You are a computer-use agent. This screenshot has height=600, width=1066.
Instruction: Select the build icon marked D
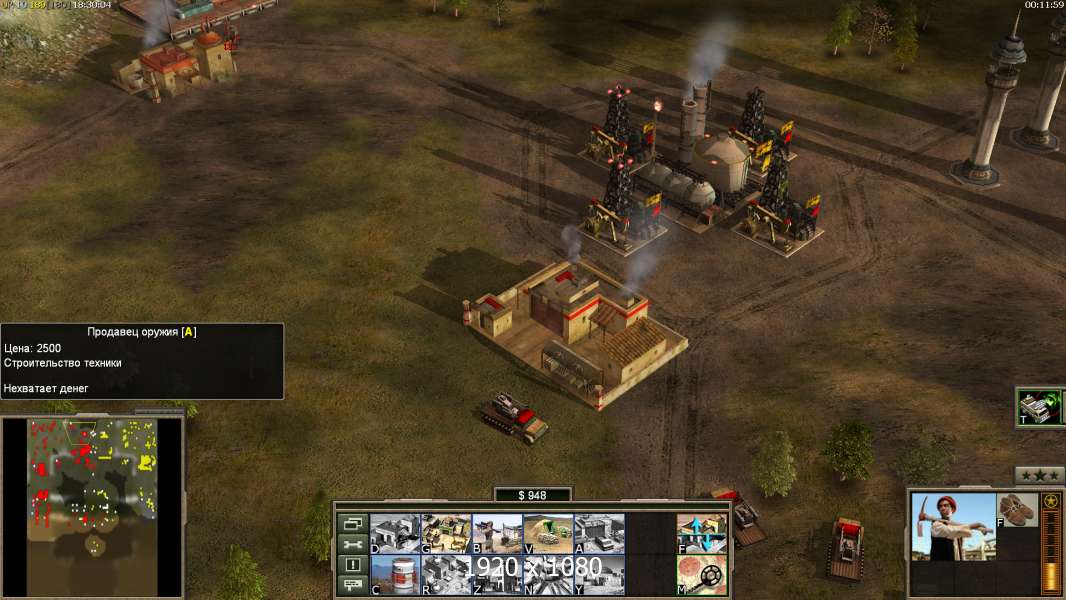tap(395, 532)
